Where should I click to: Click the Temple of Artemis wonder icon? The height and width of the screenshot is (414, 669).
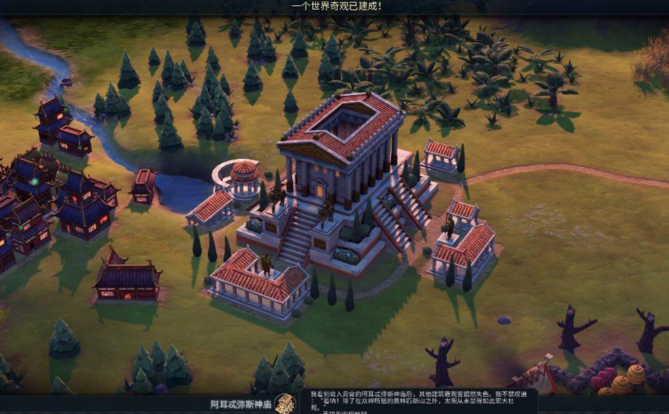coord(285,403)
